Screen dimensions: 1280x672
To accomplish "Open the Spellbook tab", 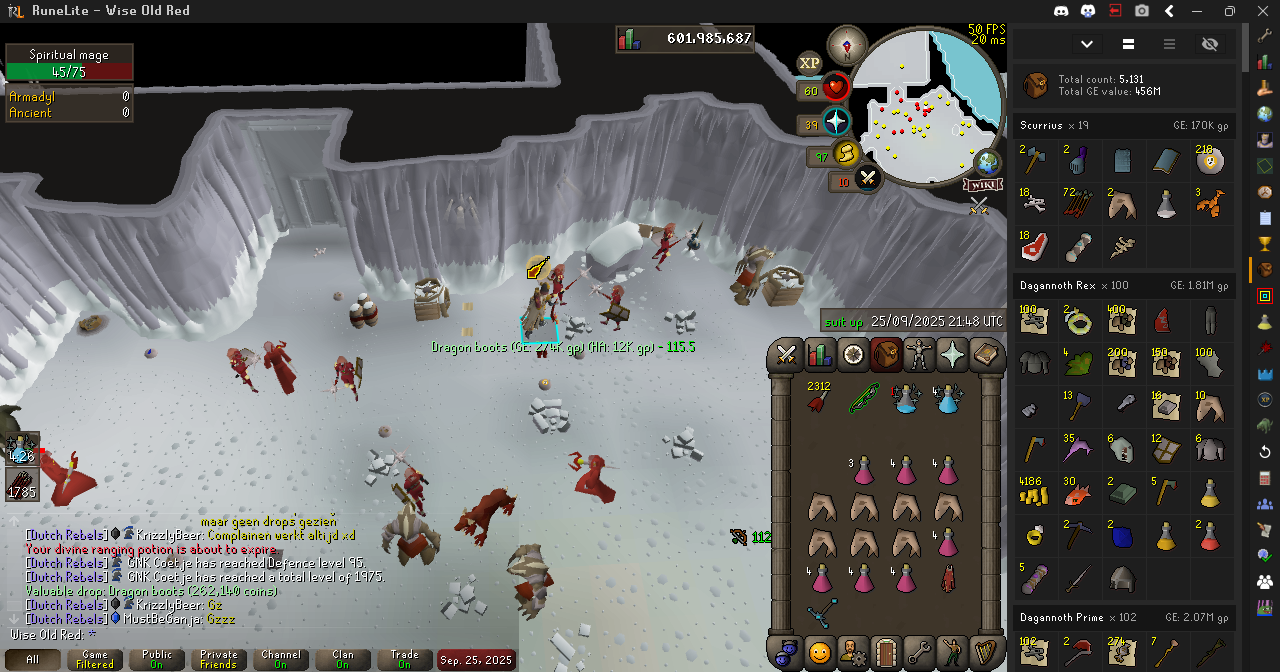I will [985, 355].
